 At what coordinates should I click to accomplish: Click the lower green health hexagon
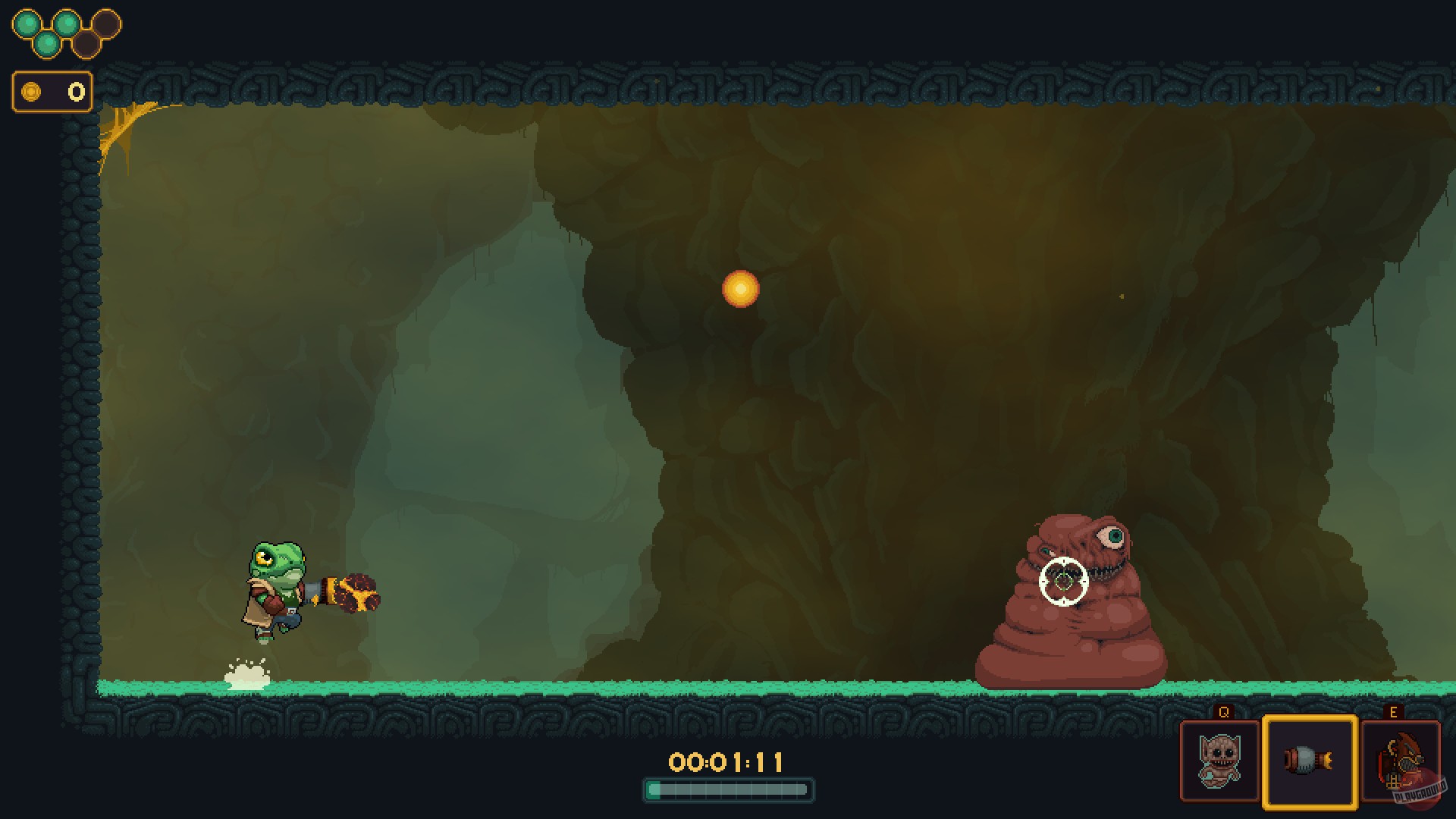[x=47, y=44]
